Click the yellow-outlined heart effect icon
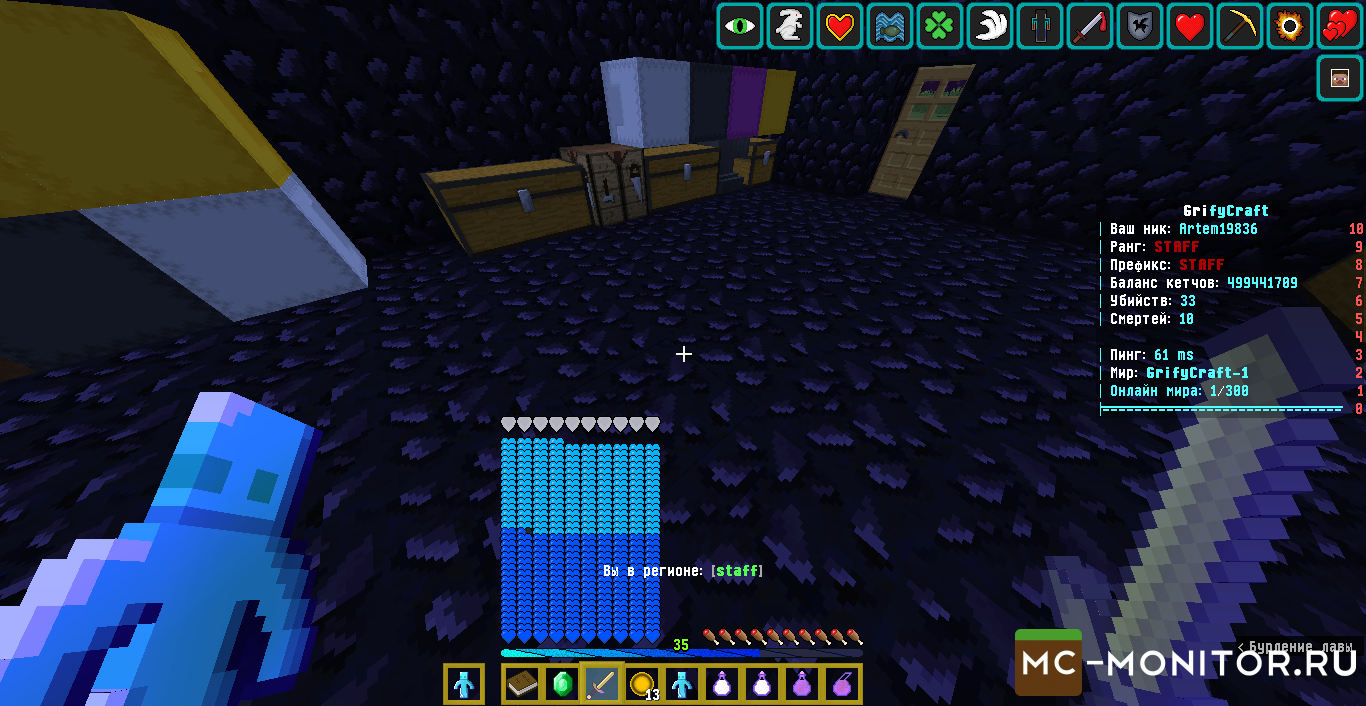 840,27
